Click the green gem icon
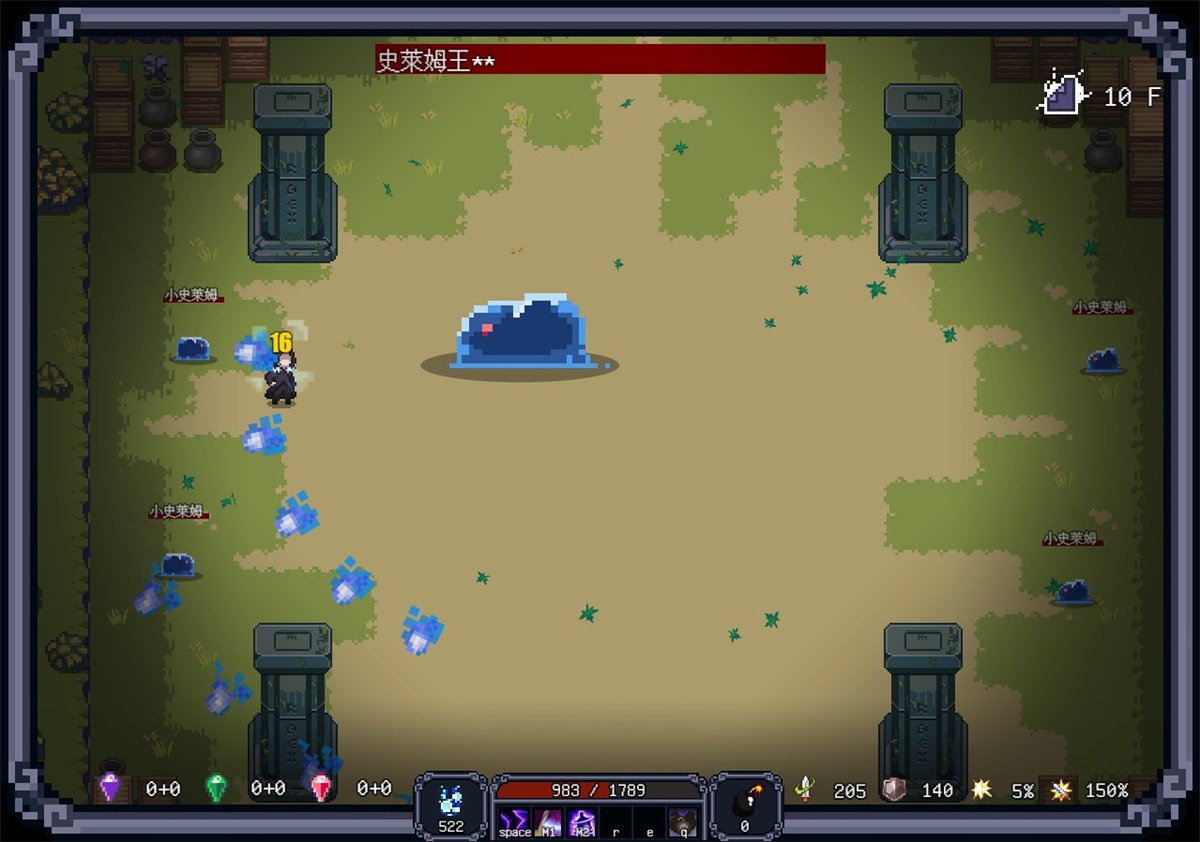The width and height of the screenshot is (1200, 842). point(216,788)
